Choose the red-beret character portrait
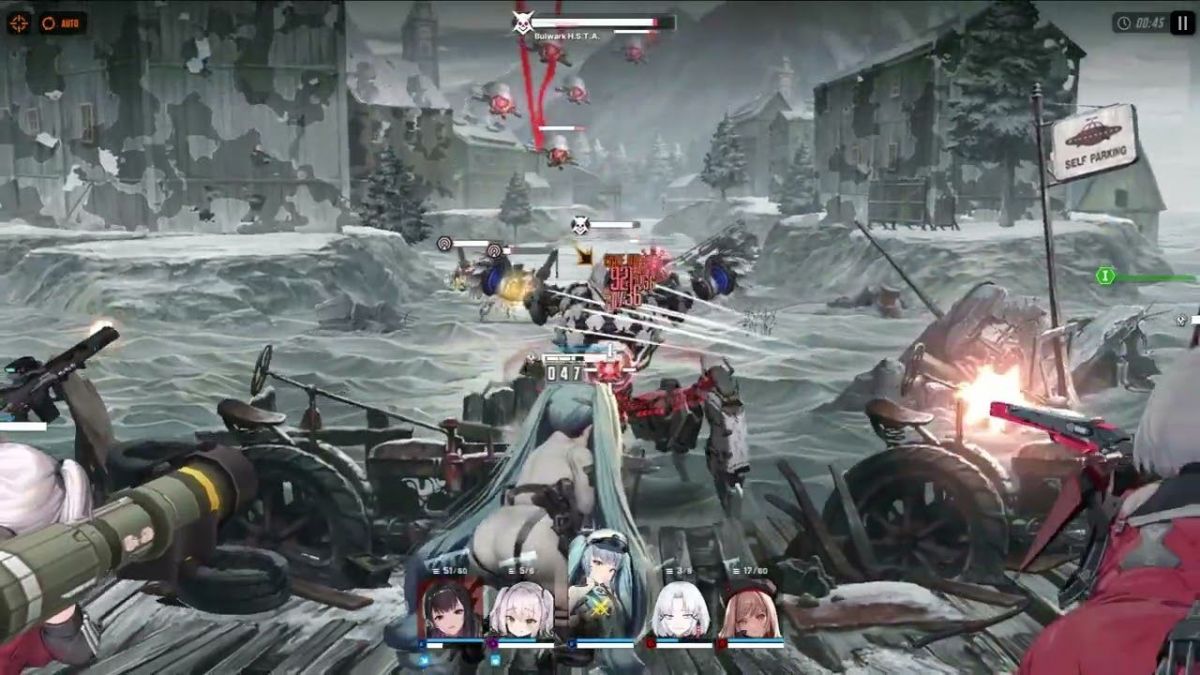1200x675 pixels. pos(750,611)
